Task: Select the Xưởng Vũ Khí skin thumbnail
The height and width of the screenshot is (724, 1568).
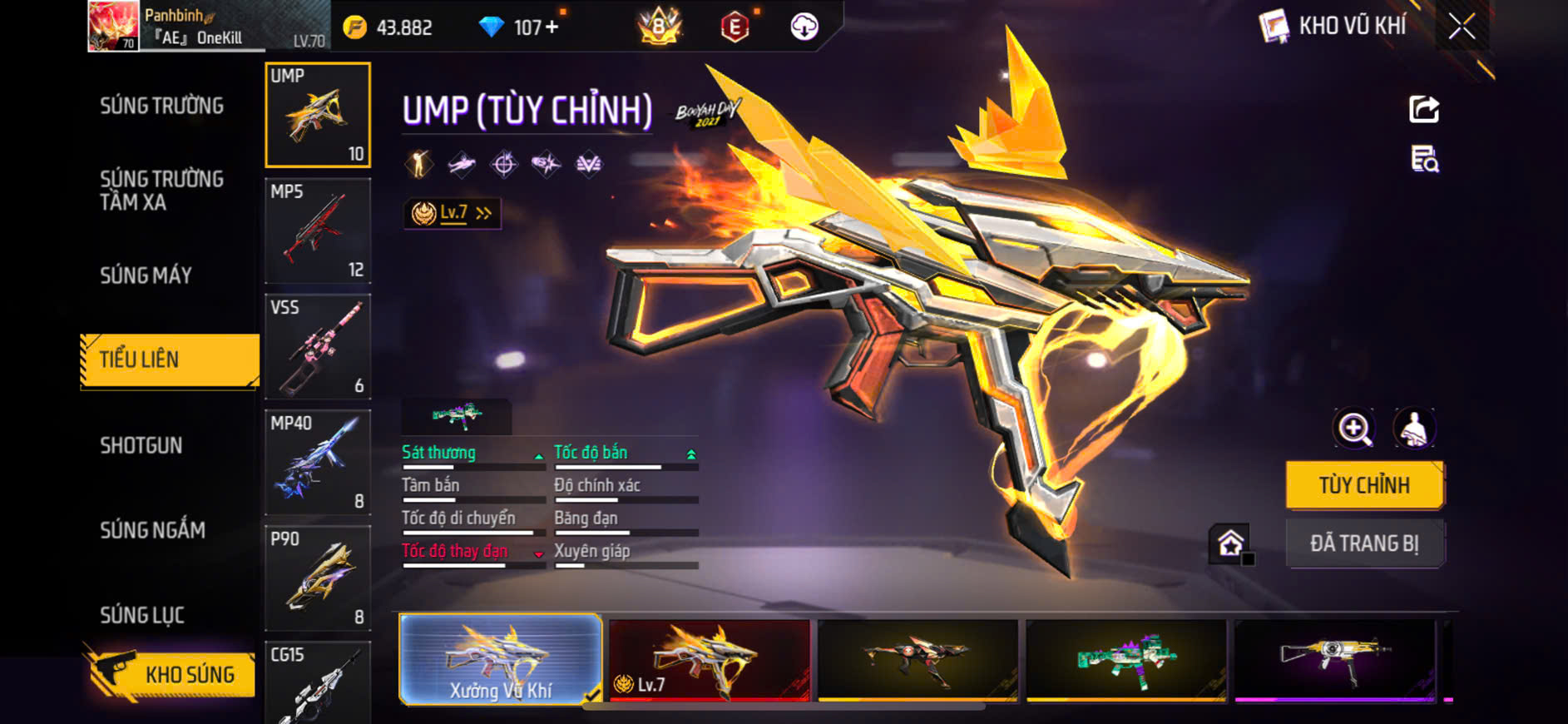Action: coord(501,660)
